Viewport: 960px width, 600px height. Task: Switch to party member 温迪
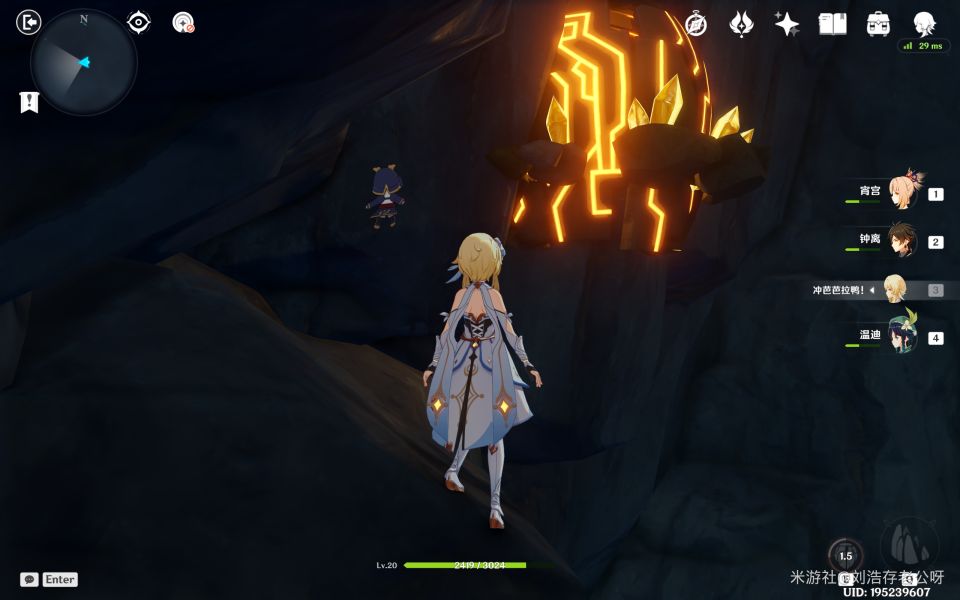(x=902, y=336)
